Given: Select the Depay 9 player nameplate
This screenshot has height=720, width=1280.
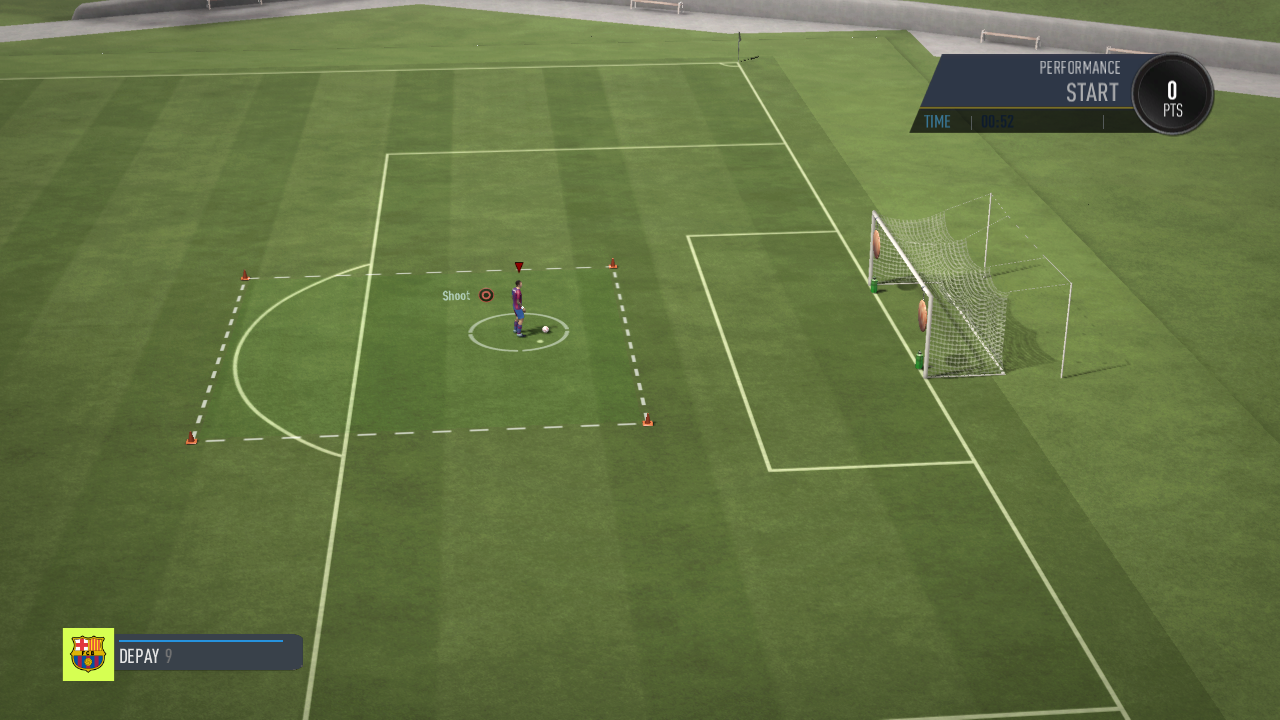Looking at the screenshot, I should click(208, 656).
